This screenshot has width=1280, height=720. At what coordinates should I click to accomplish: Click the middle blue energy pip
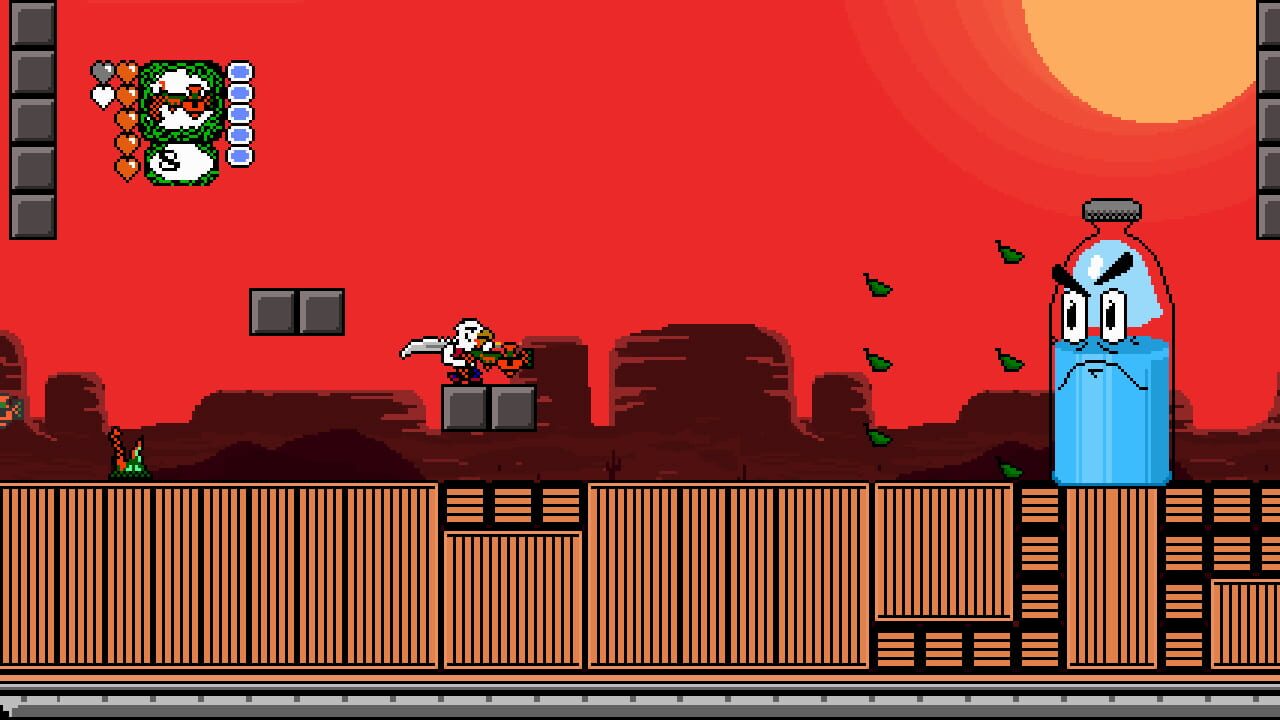(237, 113)
